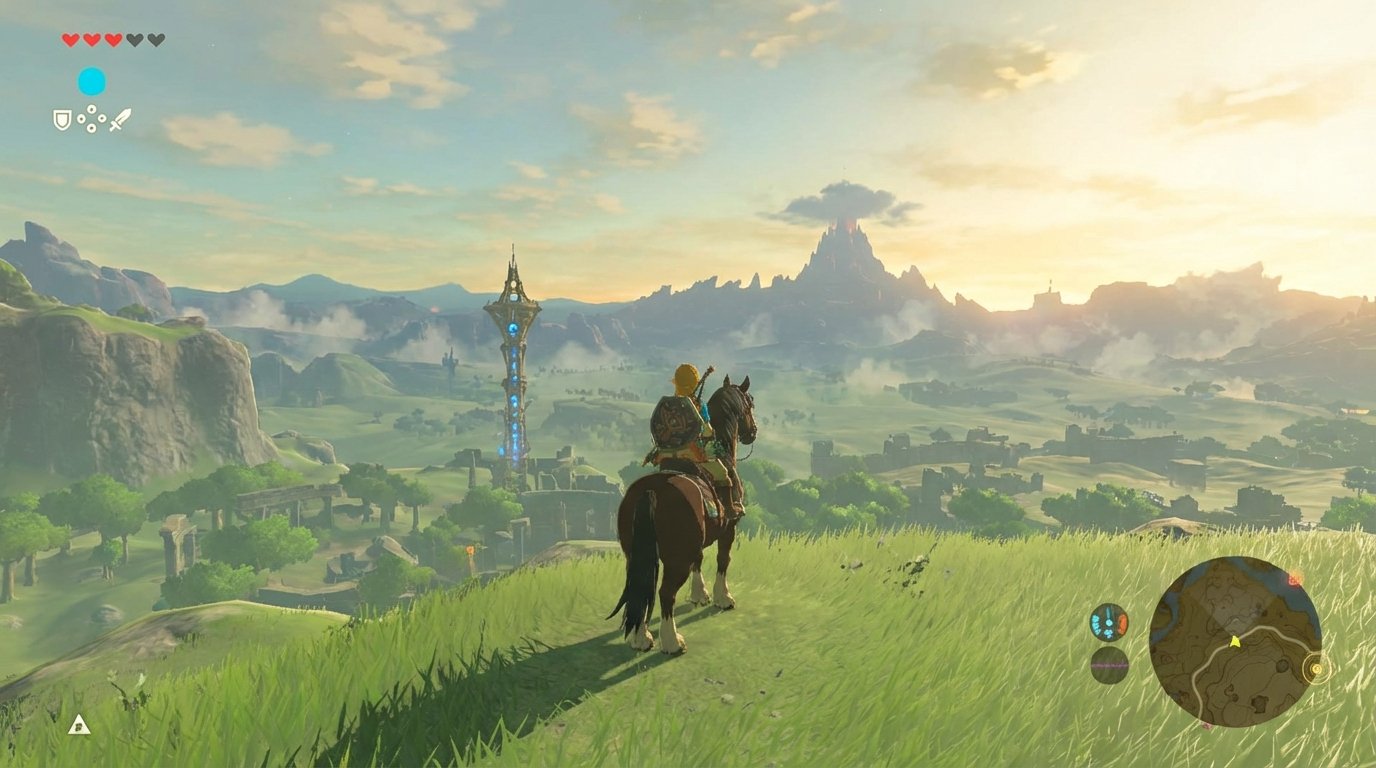Viewport: 1376px width, 768px height.
Task: Click the cyan stamina circle as a gauge
Action: 91,82
